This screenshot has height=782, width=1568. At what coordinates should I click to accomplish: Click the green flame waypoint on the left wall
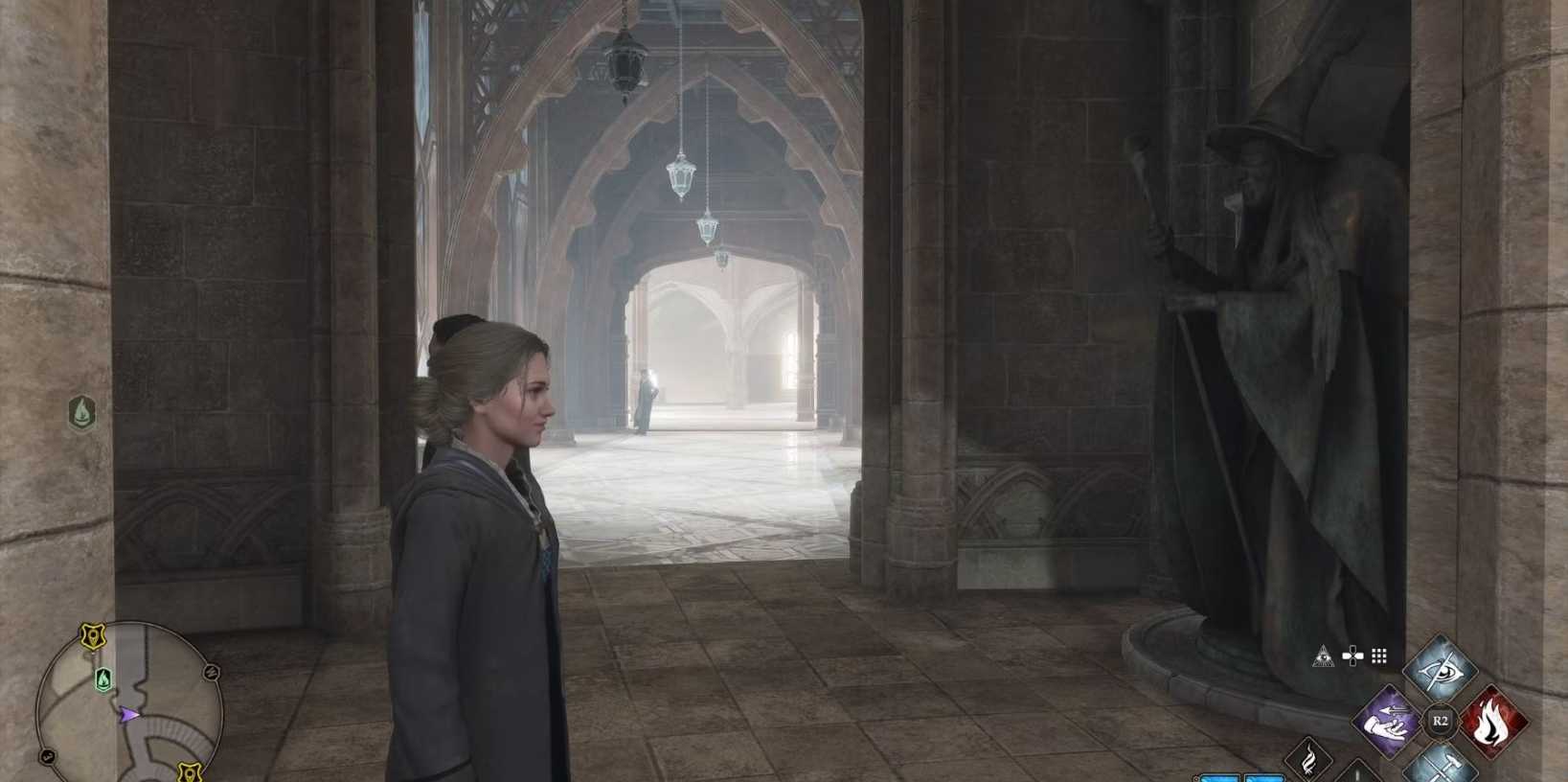pyautogui.click(x=82, y=413)
